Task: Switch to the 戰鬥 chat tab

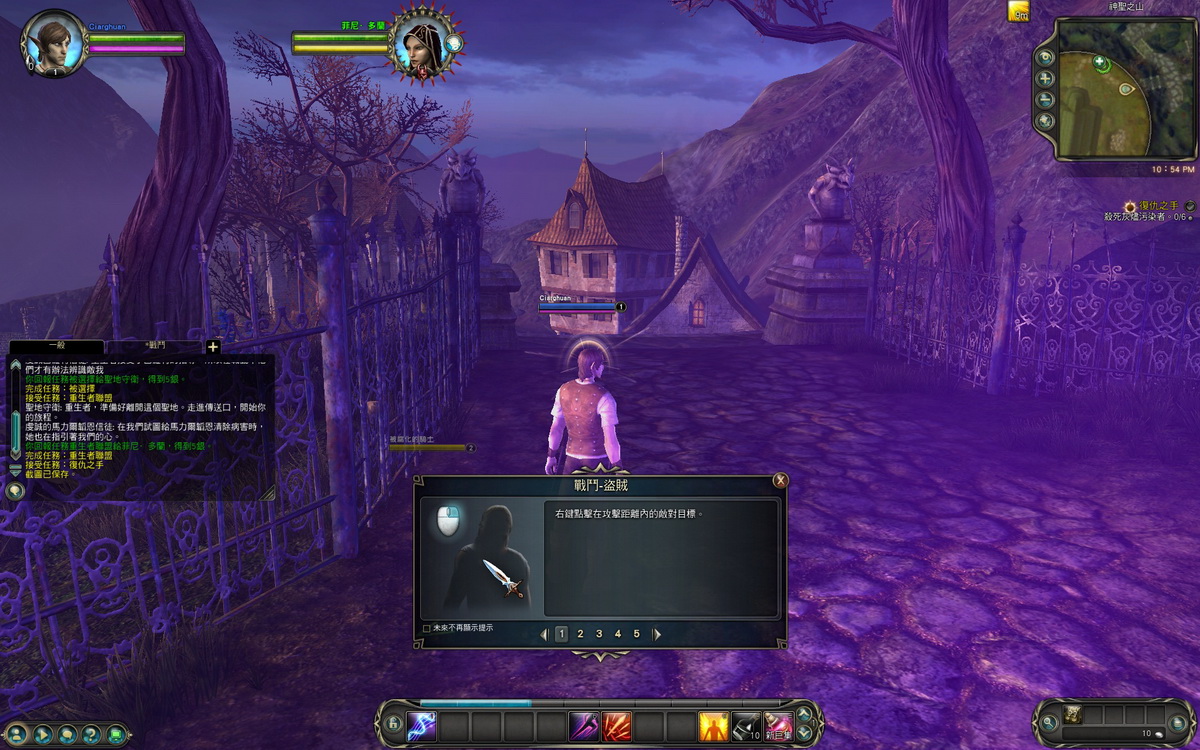Action: point(155,346)
